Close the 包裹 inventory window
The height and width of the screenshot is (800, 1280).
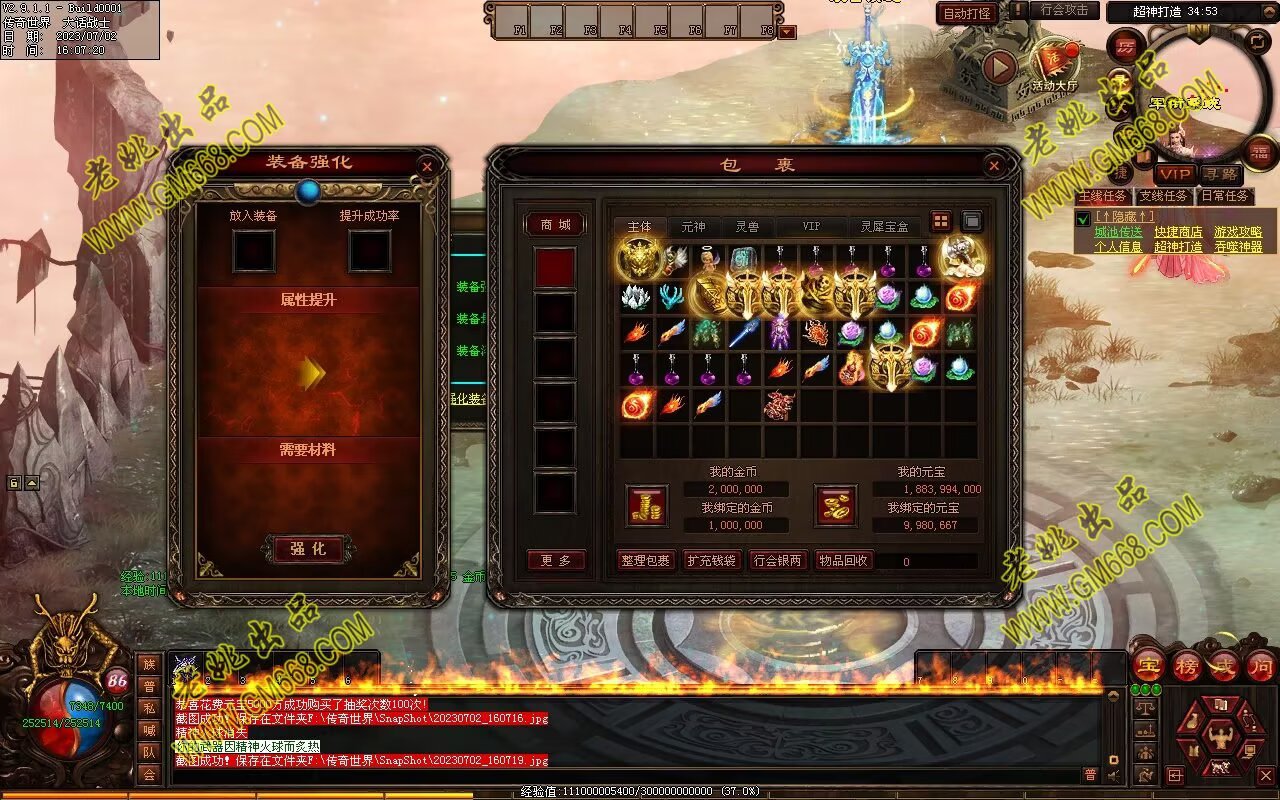click(x=994, y=167)
